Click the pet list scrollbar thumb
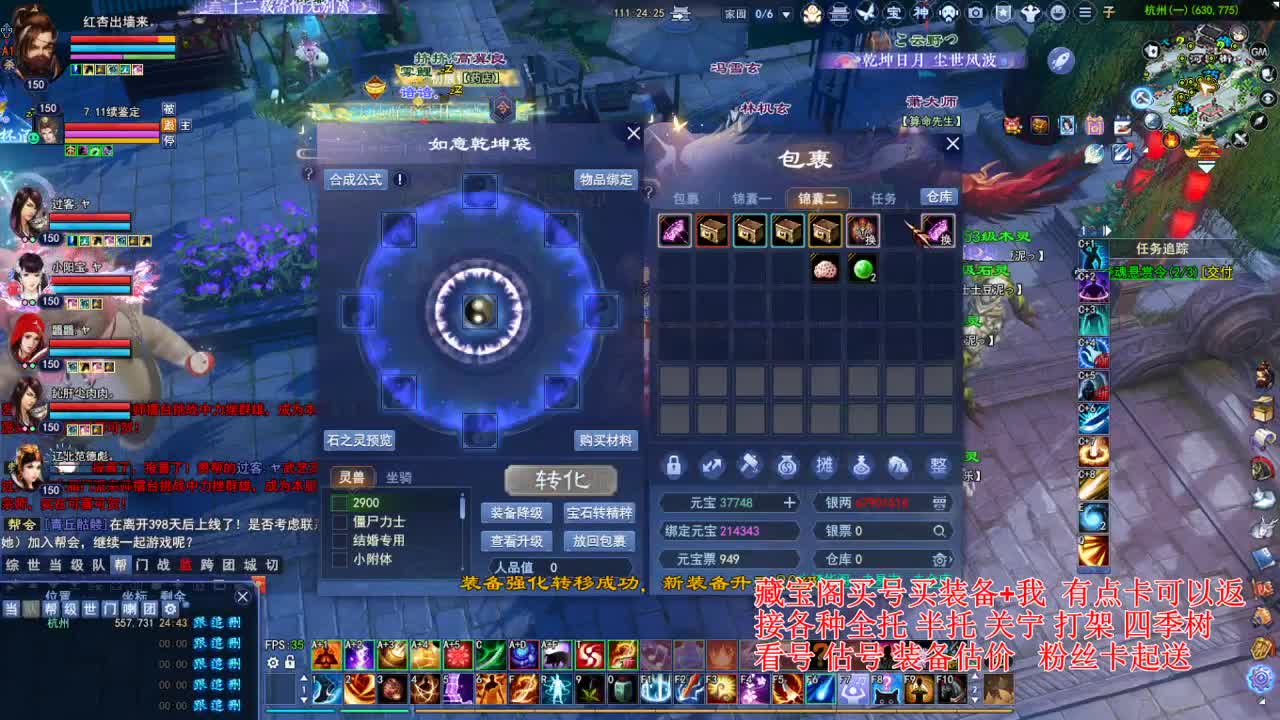This screenshot has height=720, width=1280. [462, 504]
